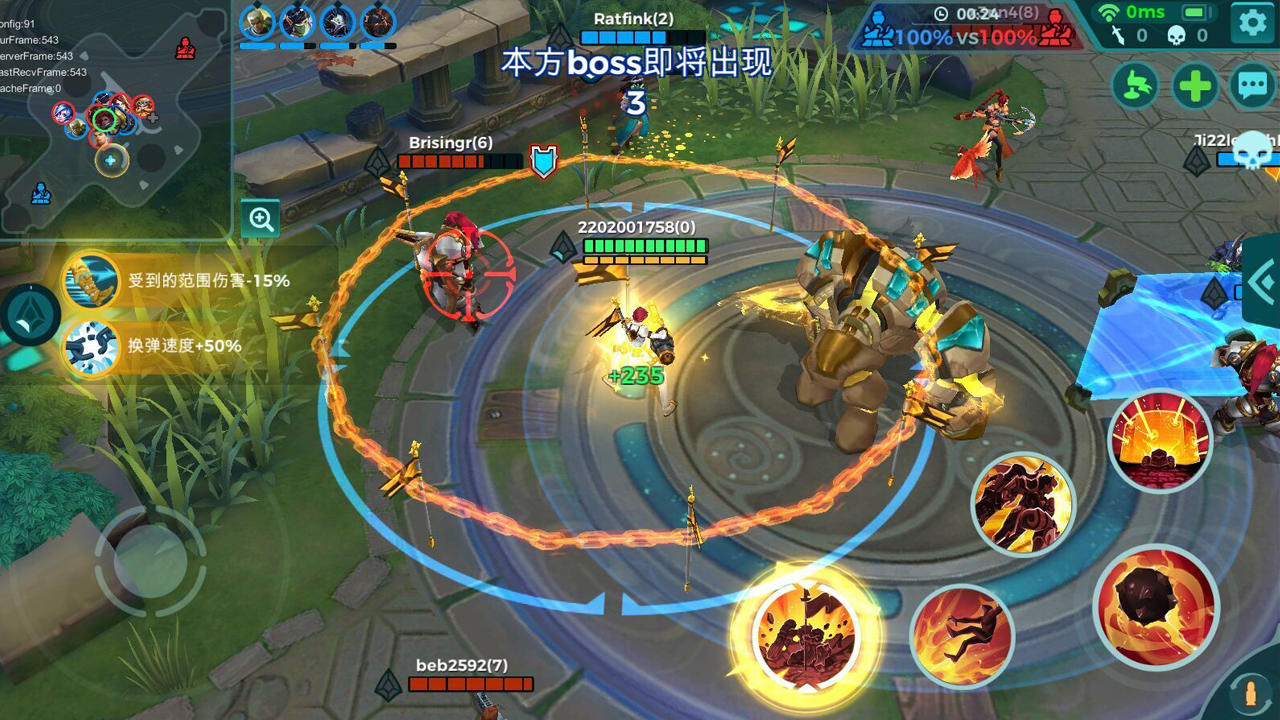The height and width of the screenshot is (720, 1280).
Task: Activate the flame turret ultimate skill
Action: pyautogui.click(x=1161, y=440)
